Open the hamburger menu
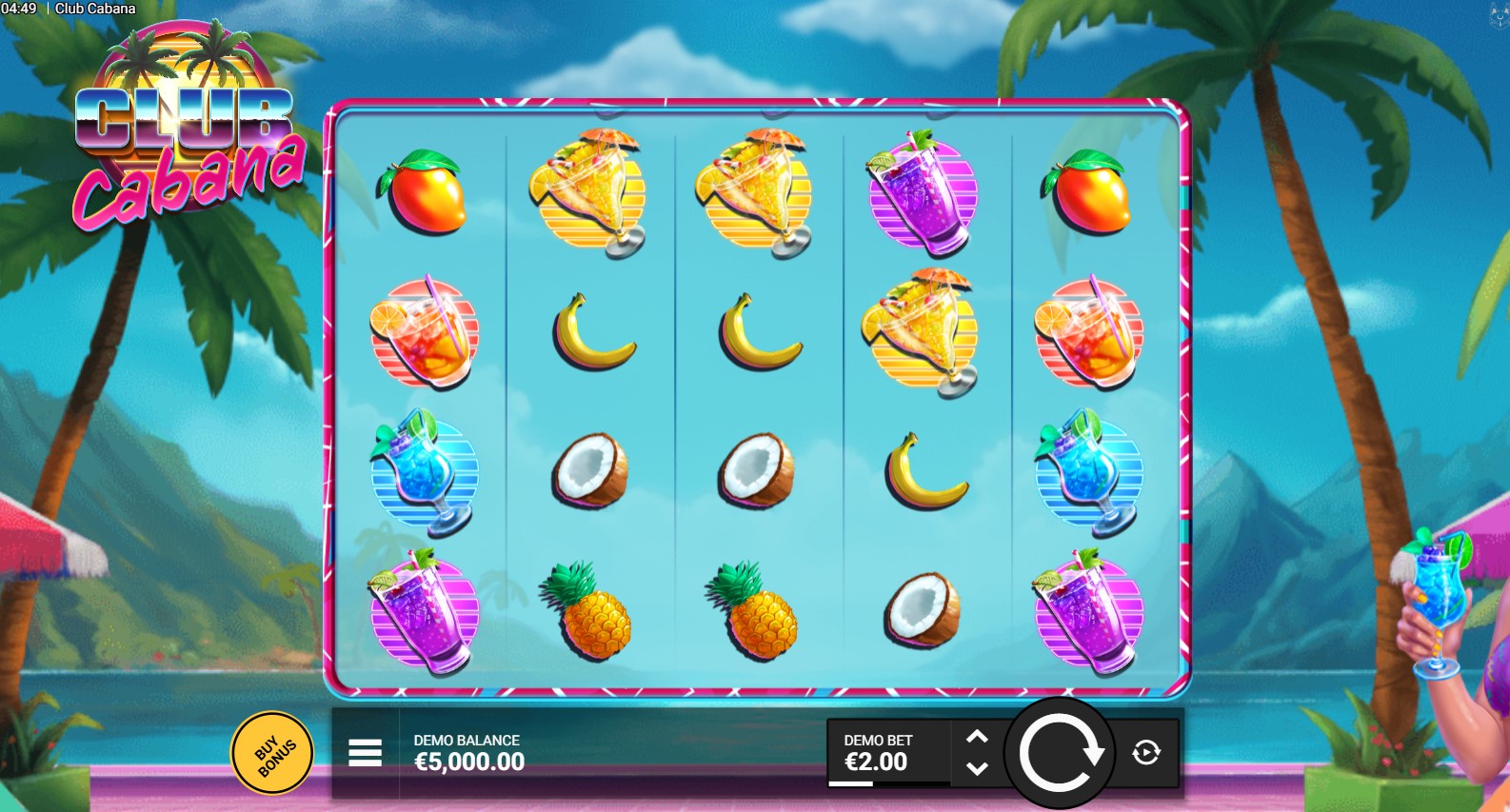 coord(365,753)
